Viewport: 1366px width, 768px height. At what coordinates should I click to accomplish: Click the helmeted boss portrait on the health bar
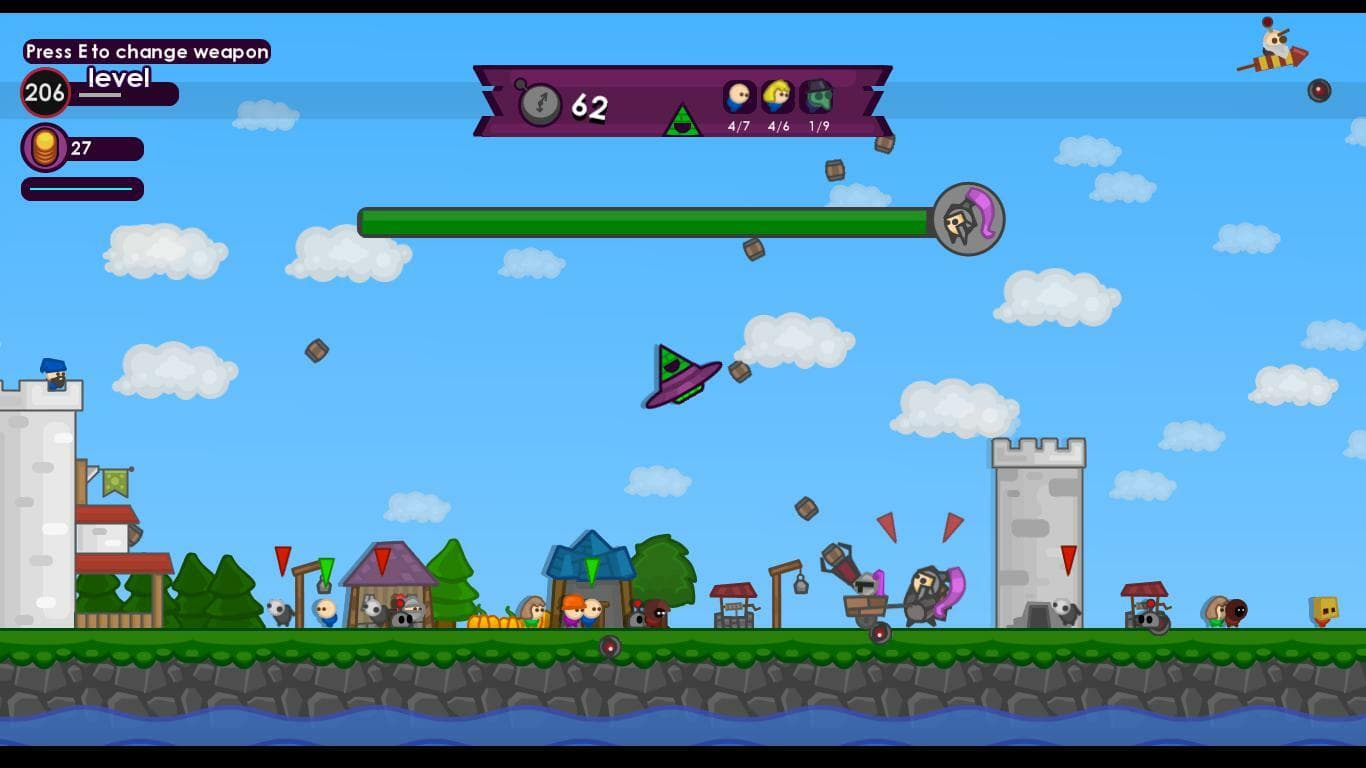pos(967,221)
